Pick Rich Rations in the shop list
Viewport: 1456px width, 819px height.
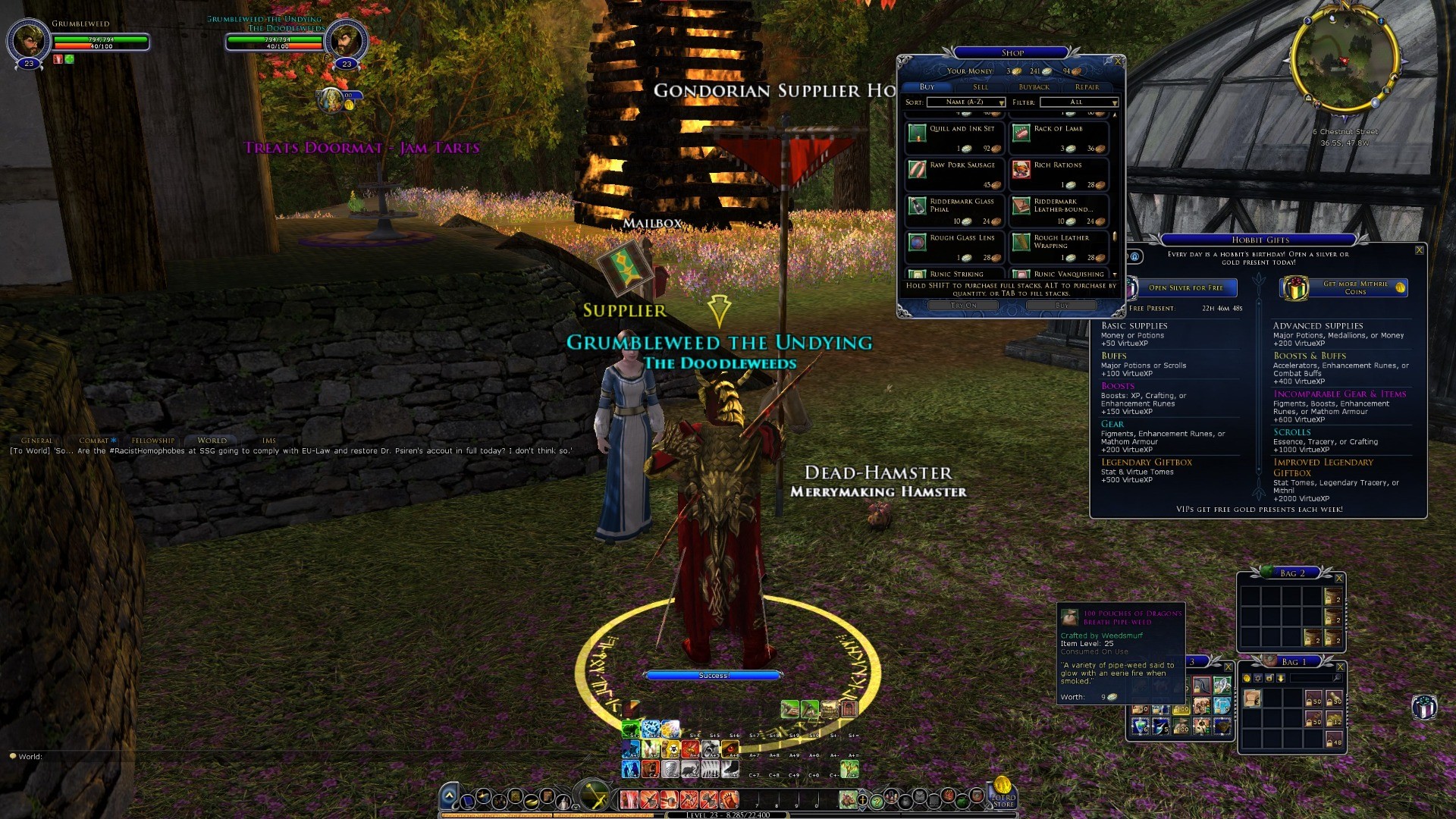(1059, 174)
